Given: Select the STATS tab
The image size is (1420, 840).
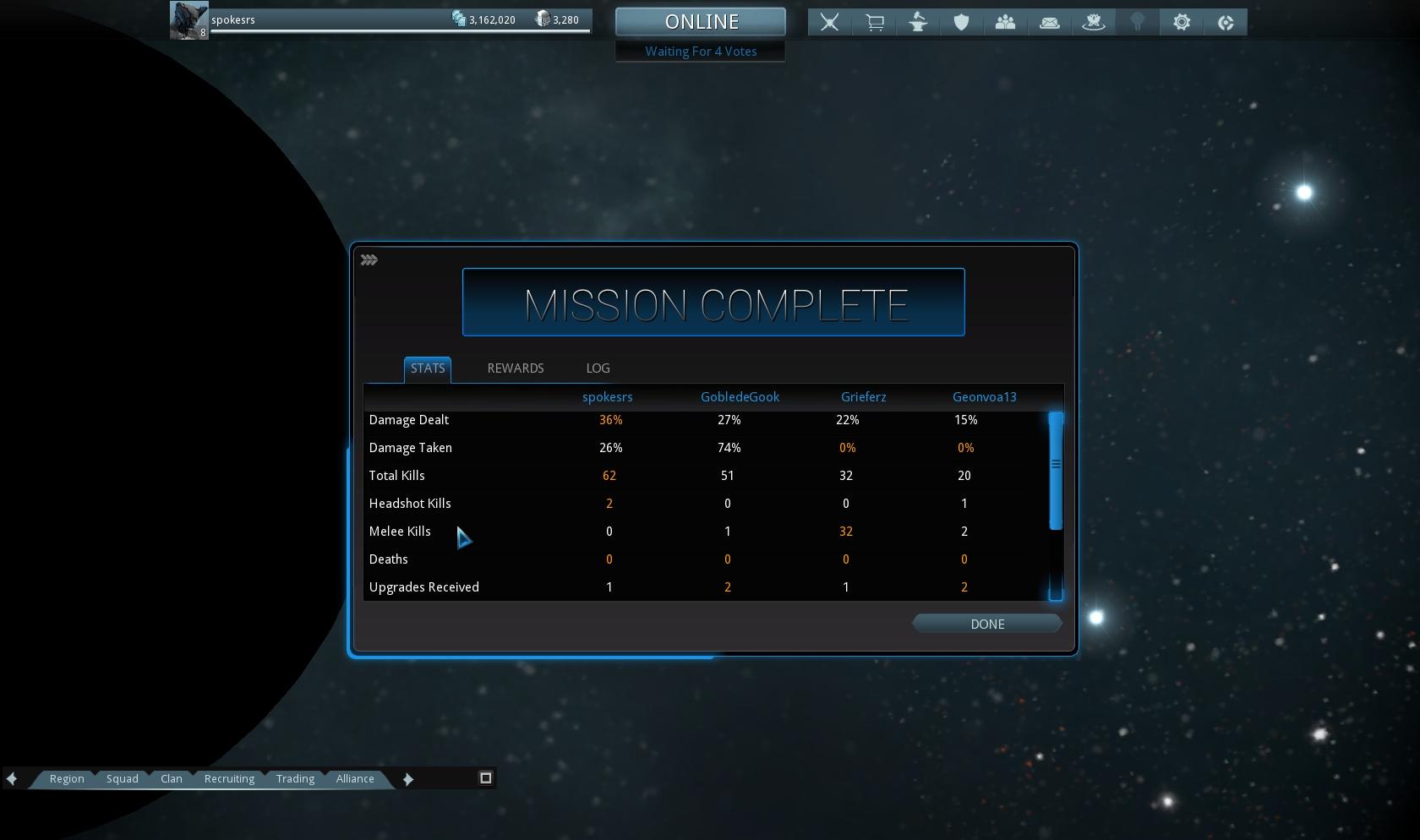Looking at the screenshot, I should [427, 368].
